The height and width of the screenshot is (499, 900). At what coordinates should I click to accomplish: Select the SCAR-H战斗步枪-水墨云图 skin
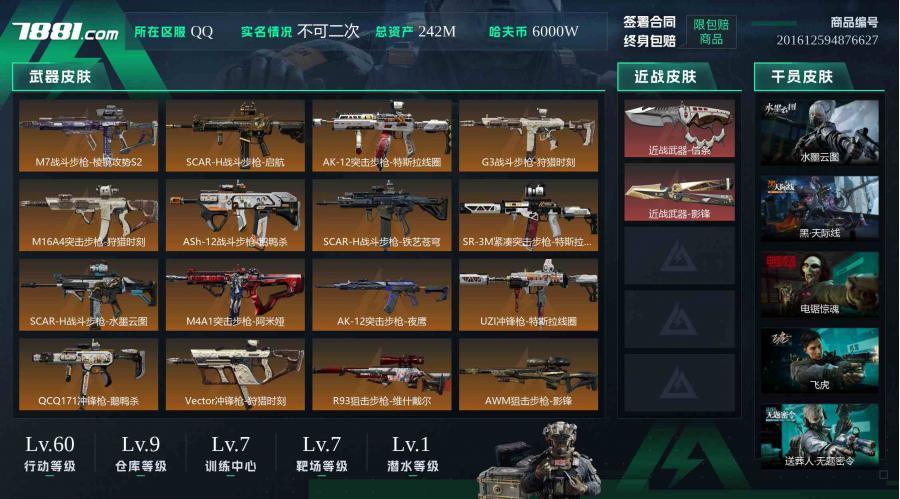pos(88,294)
